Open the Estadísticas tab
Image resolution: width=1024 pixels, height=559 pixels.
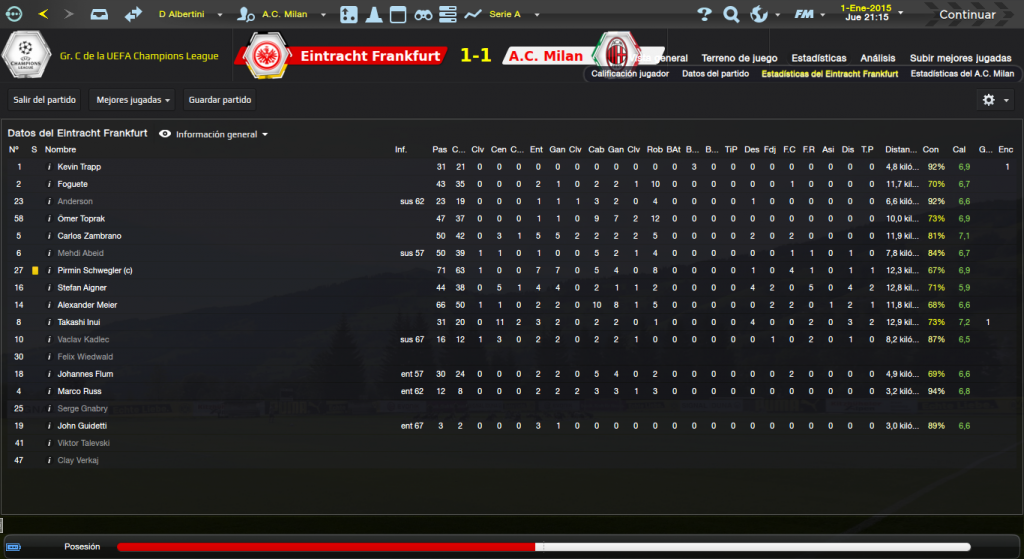pyautogui.click(x=818, y=58)
